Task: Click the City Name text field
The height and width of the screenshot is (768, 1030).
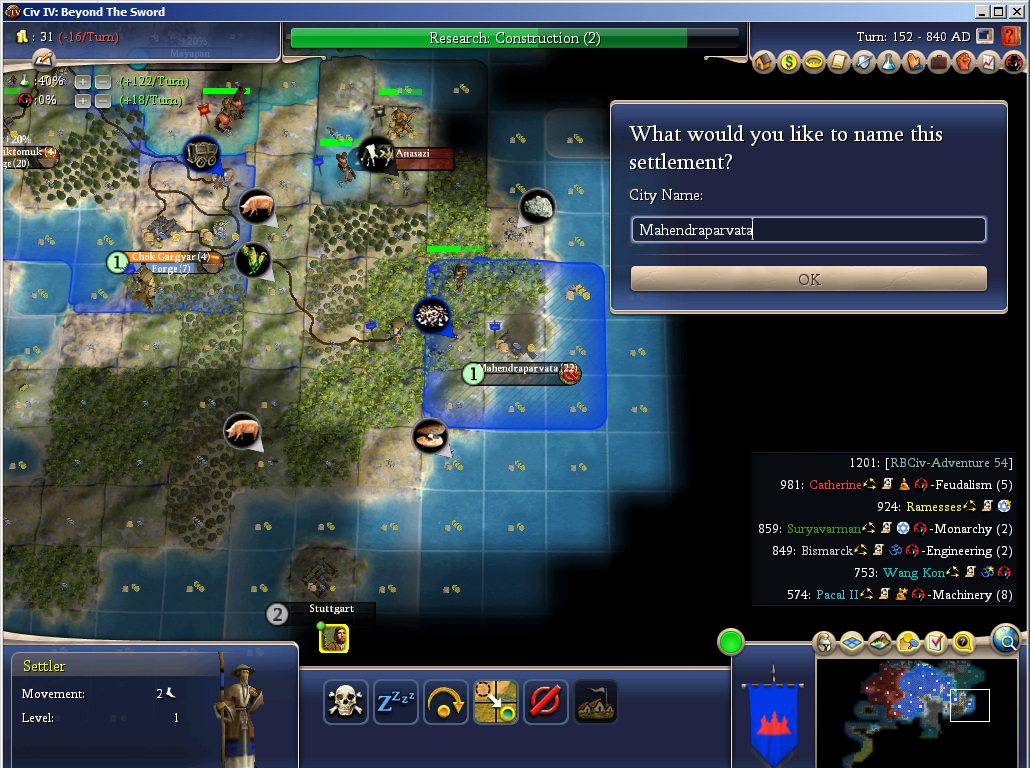Action: pyautogui.click(x=808, y=230)
